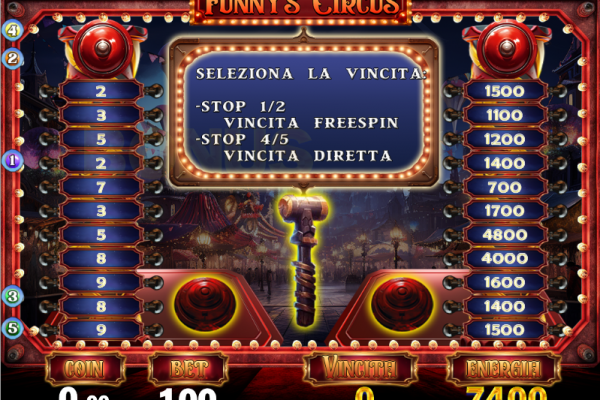This screenshot has width=600, height=400.
Task: Select the row showing 7
Action: pos(101,187)
